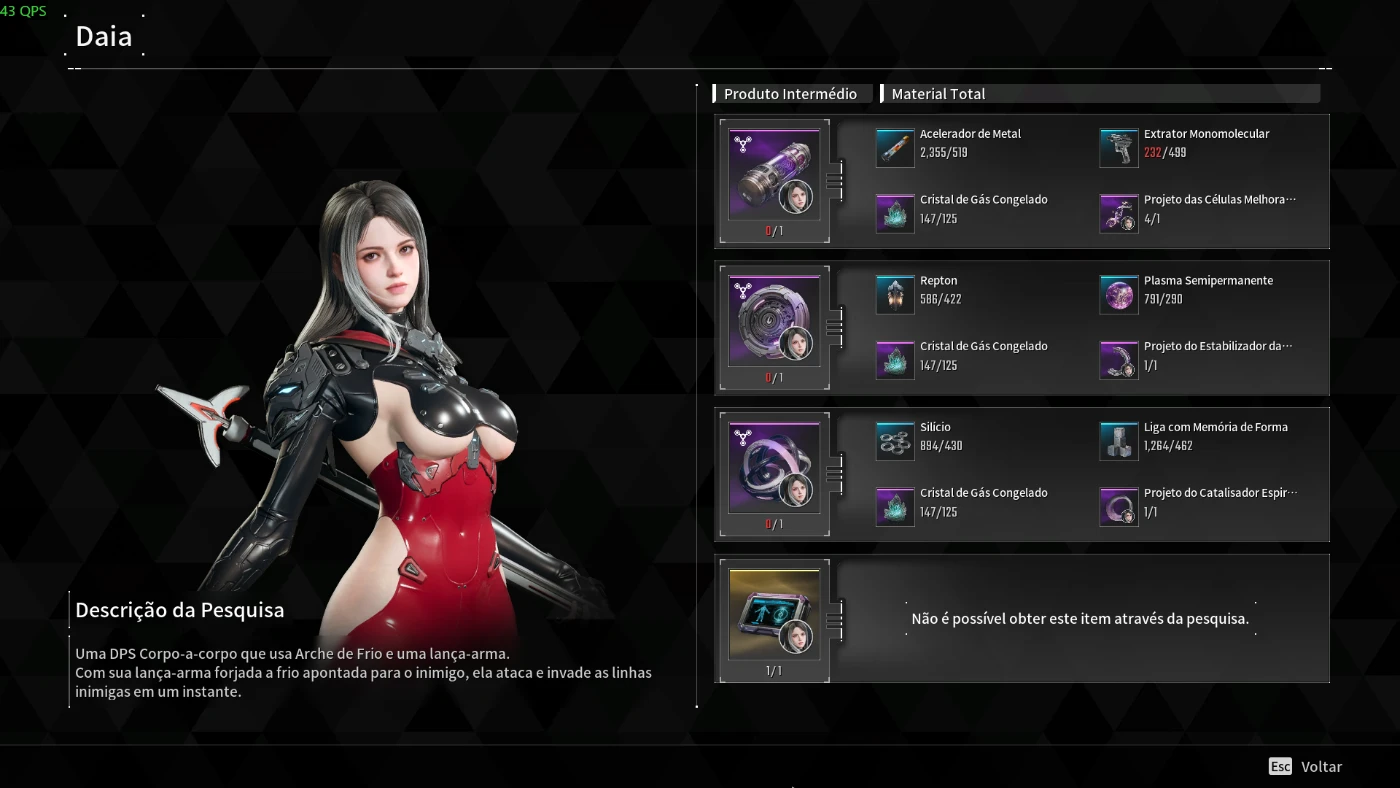
Task: Click the Voltar back button
Action: point(1306,767)
